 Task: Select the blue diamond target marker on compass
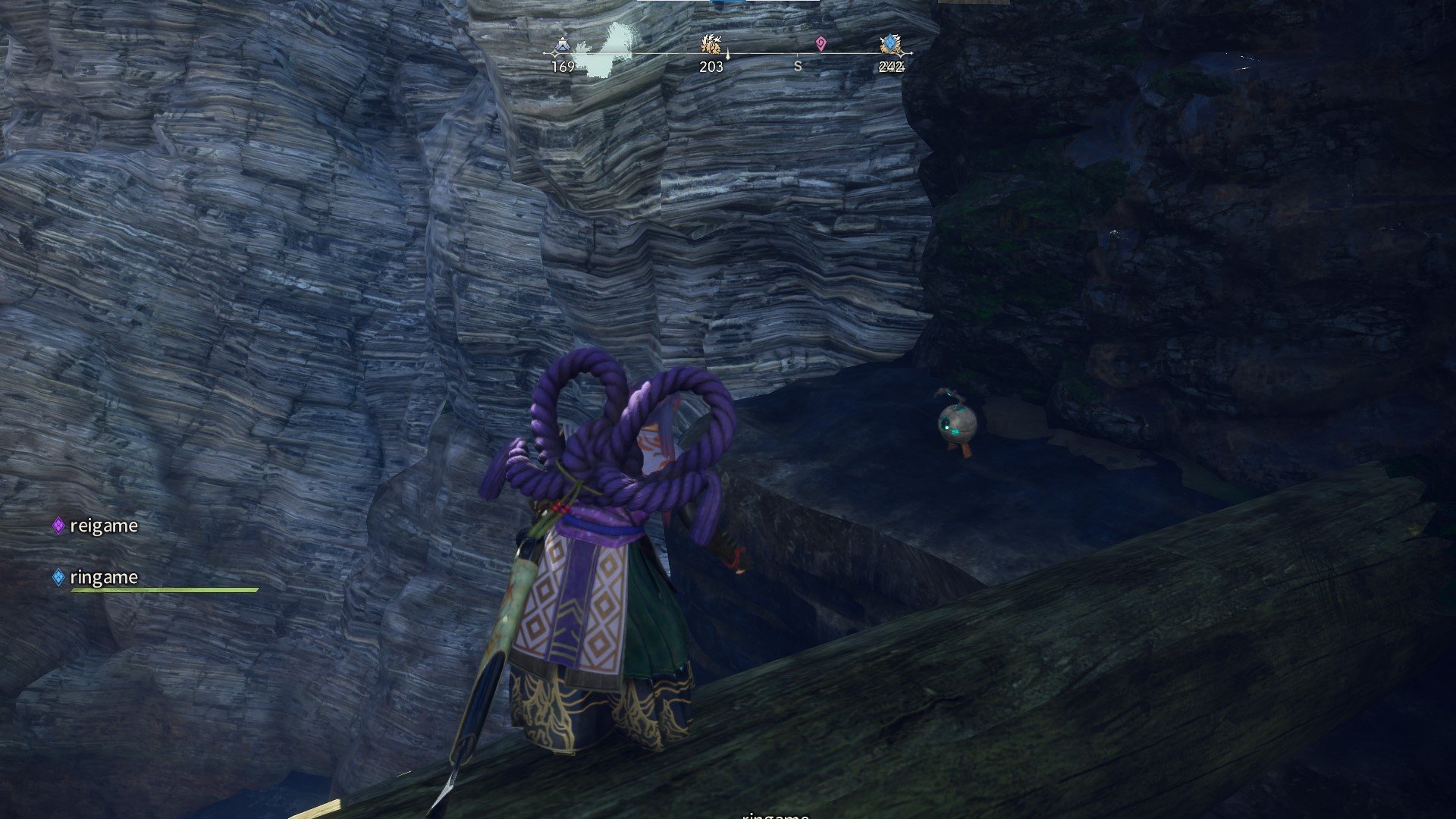(890, 45)
